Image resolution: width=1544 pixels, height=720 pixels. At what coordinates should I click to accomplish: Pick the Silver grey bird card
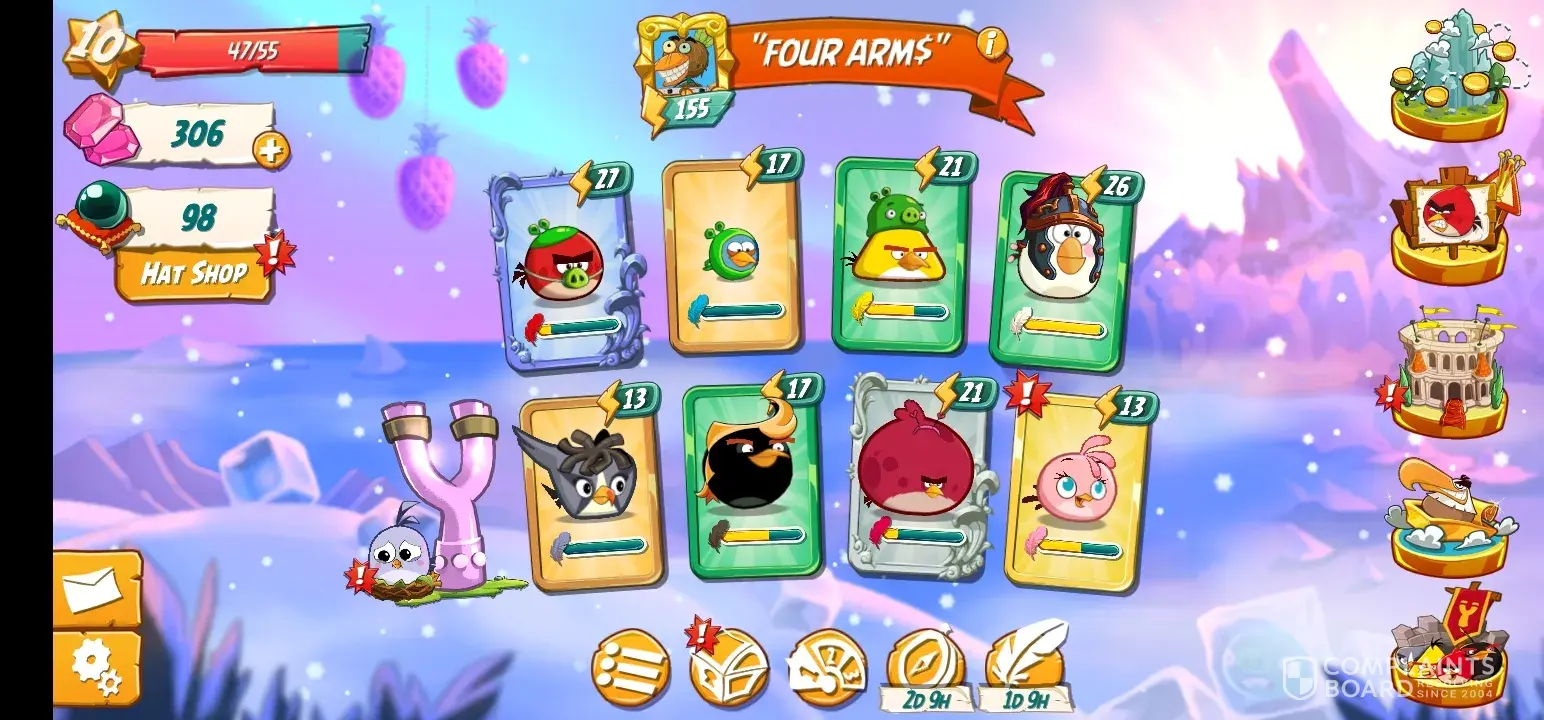coord(589,492)
